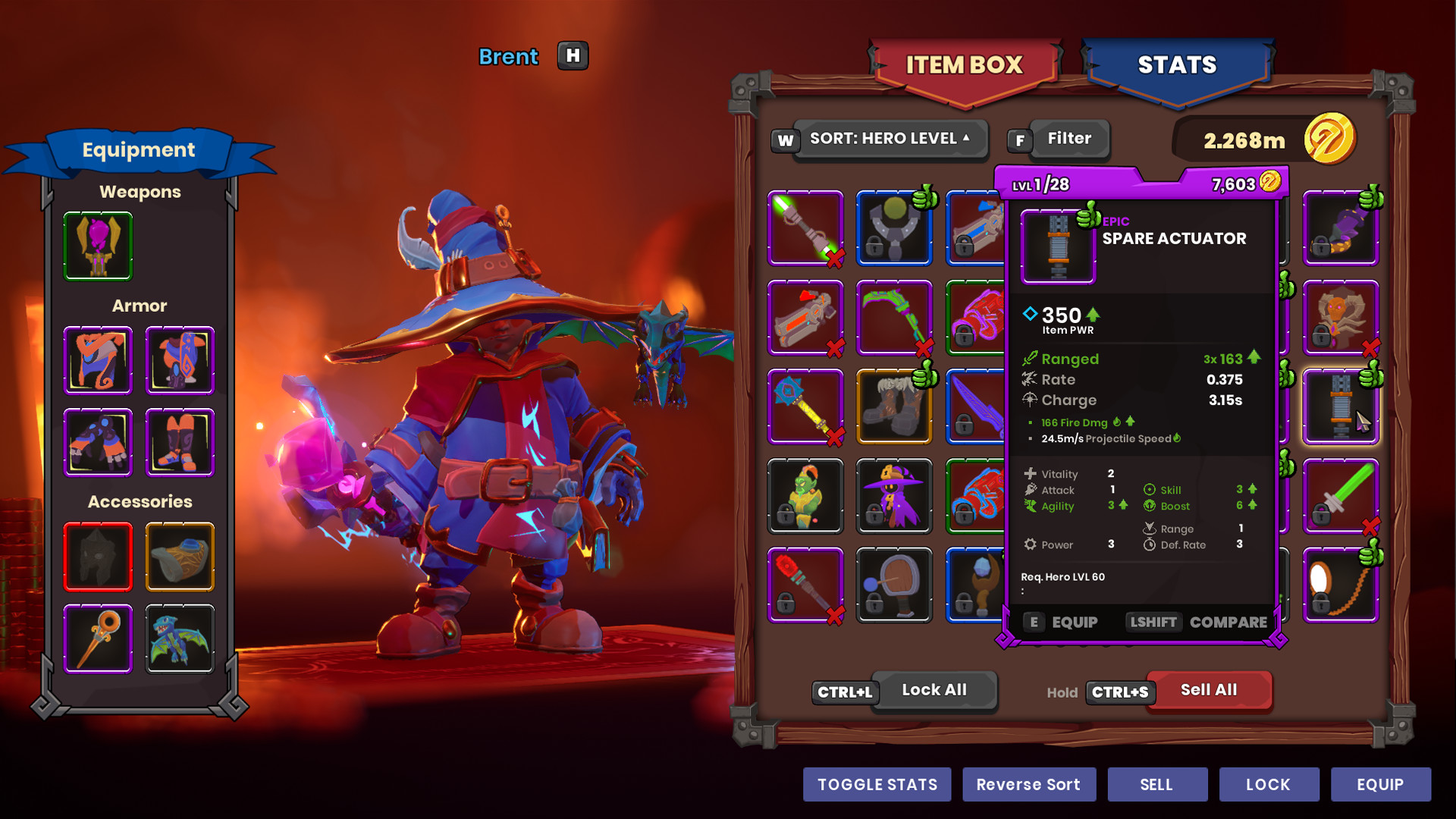Click the gold coin icon beside 2.268m

[x=1335, y=140]
